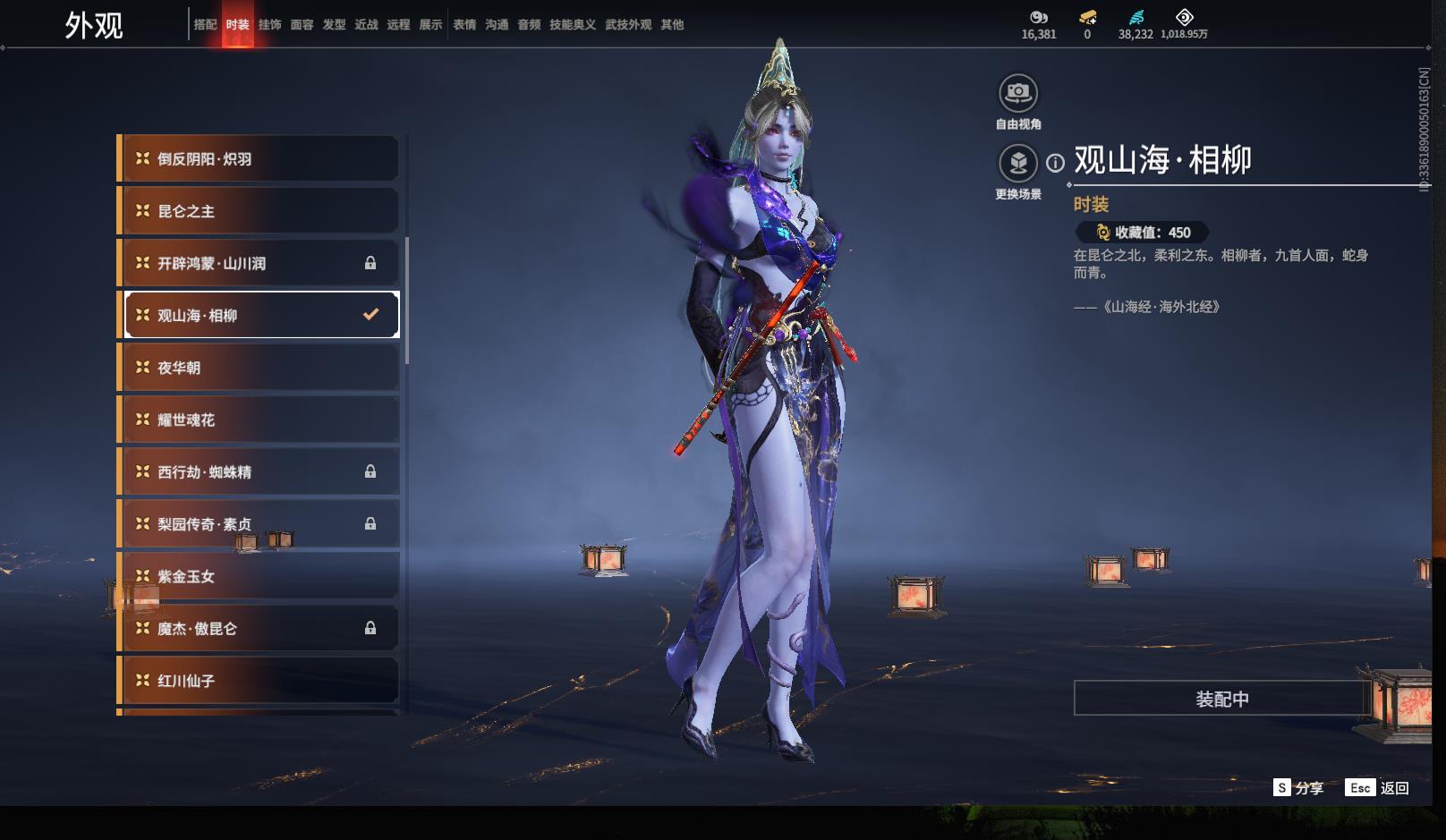
Task: Open the 更换场景 scene switcher
Action: click(x=1018, y=164)
